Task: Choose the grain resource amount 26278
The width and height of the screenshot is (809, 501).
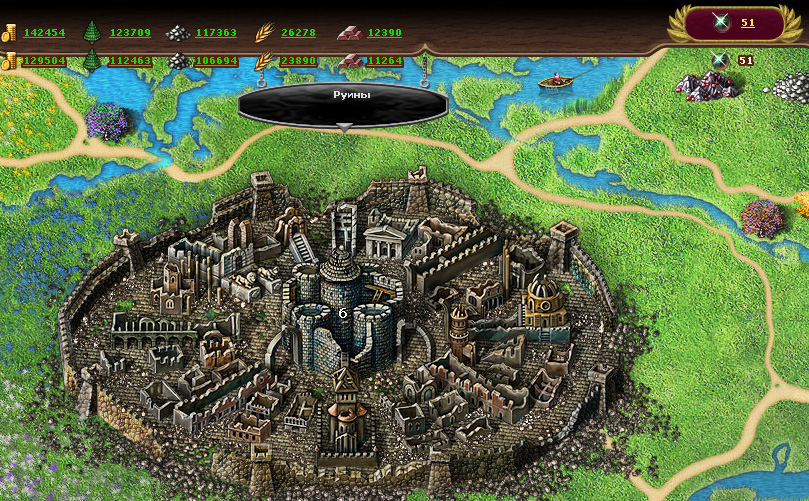Action: (x=298, y=33)
